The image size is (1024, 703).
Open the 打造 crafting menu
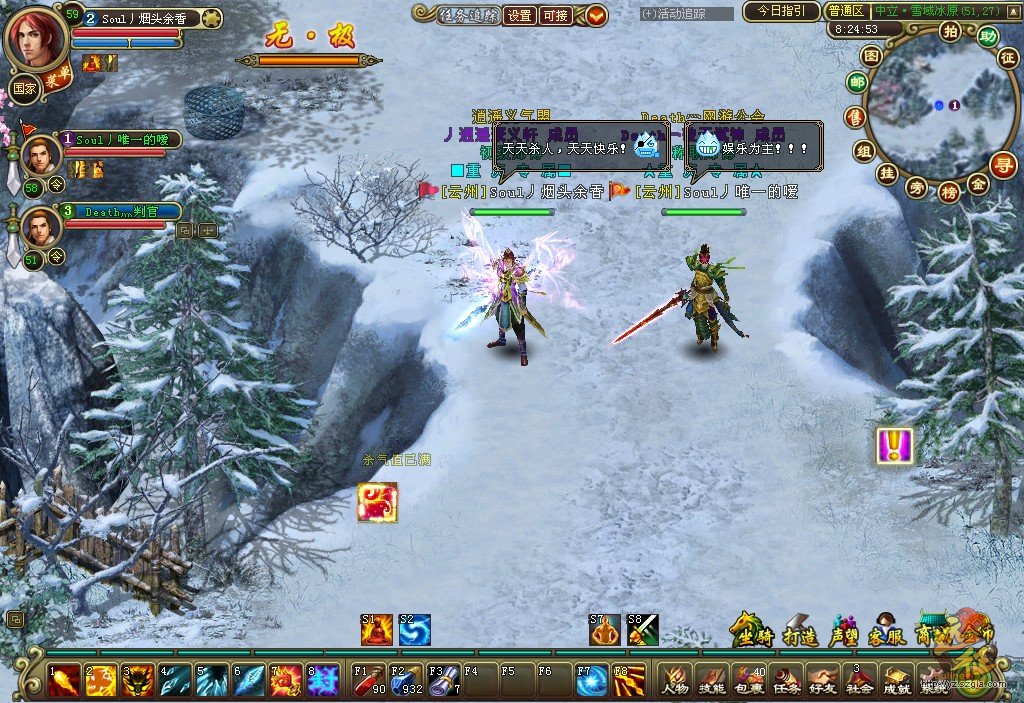(x=800, y=630)
